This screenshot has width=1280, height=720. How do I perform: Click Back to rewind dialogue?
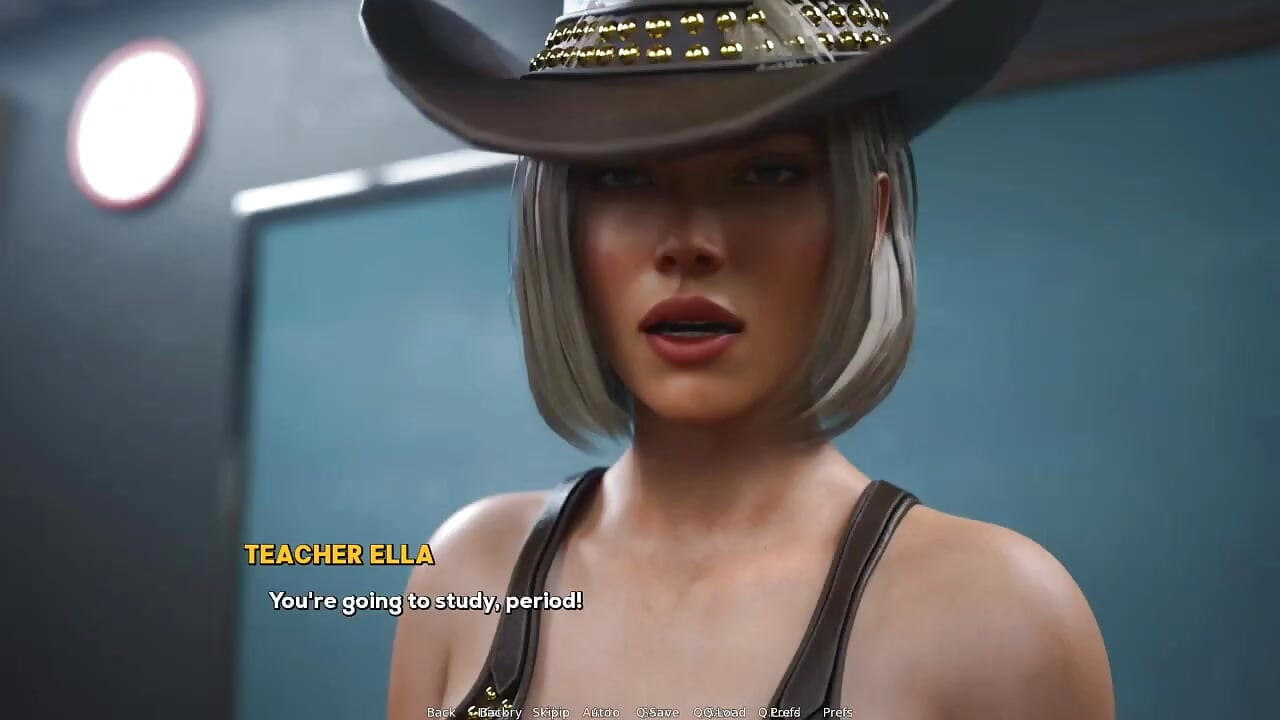440,711
